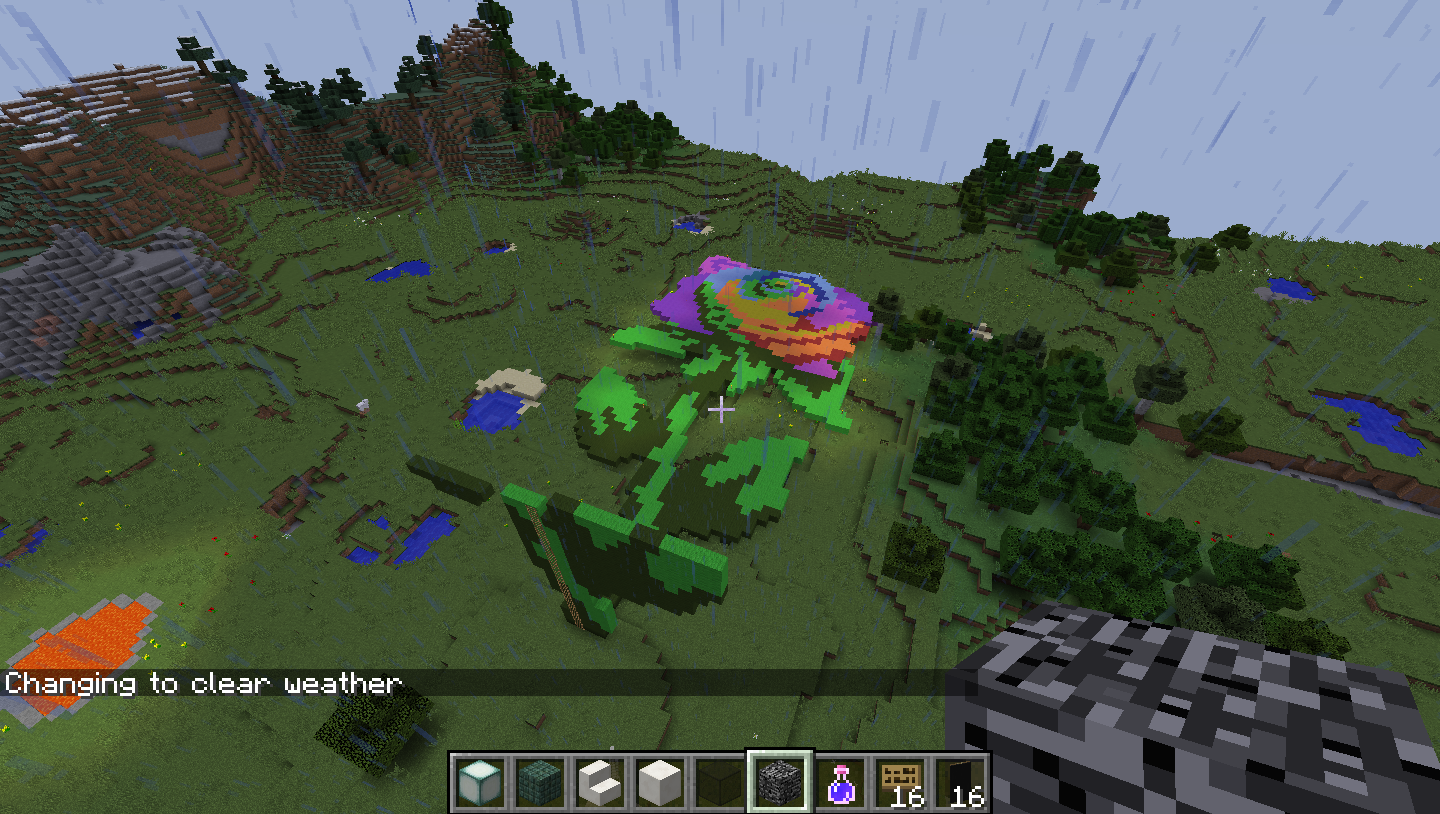Select the sea lantern hotbar slot
The width and height of the screenshot is (1440, 814).
click(x=479, y=782)
